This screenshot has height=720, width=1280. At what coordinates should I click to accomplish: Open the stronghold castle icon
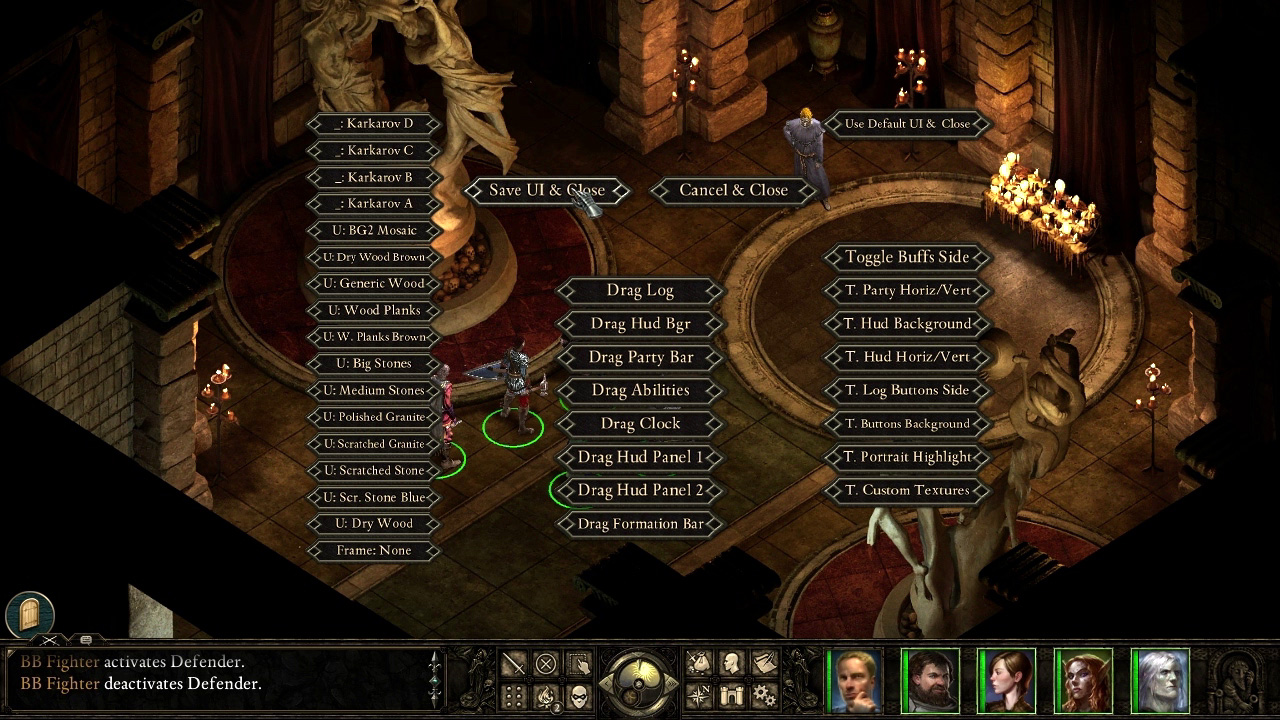point(731,694)
